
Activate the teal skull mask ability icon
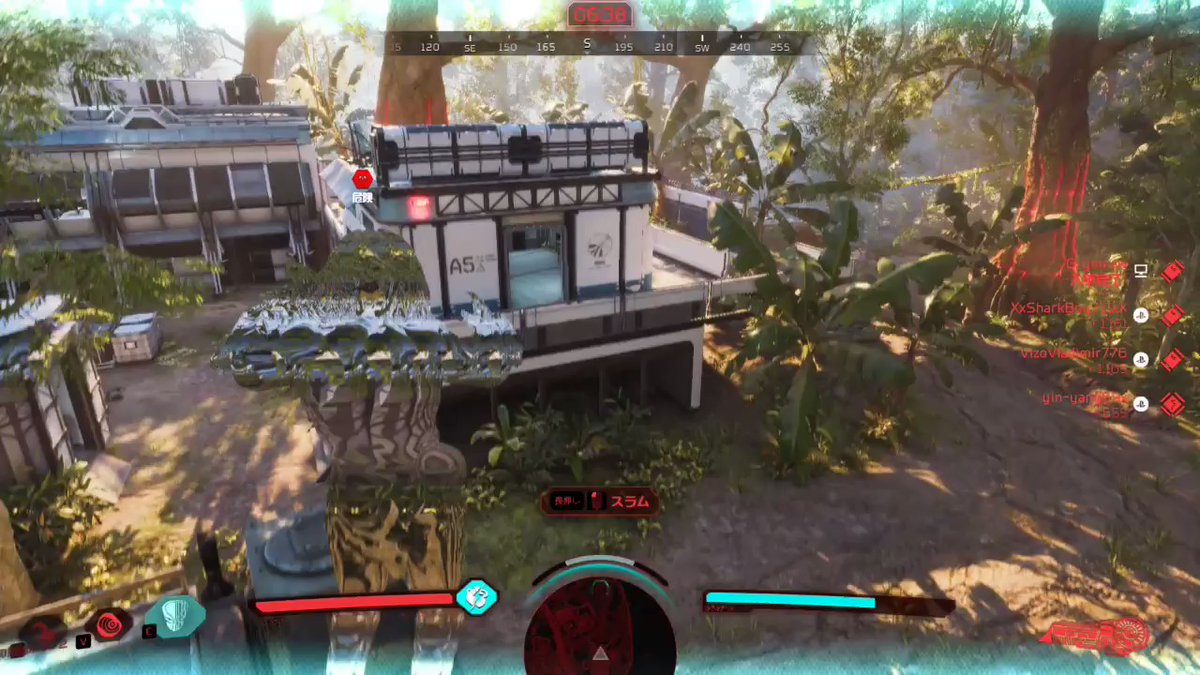click(176, 616)
